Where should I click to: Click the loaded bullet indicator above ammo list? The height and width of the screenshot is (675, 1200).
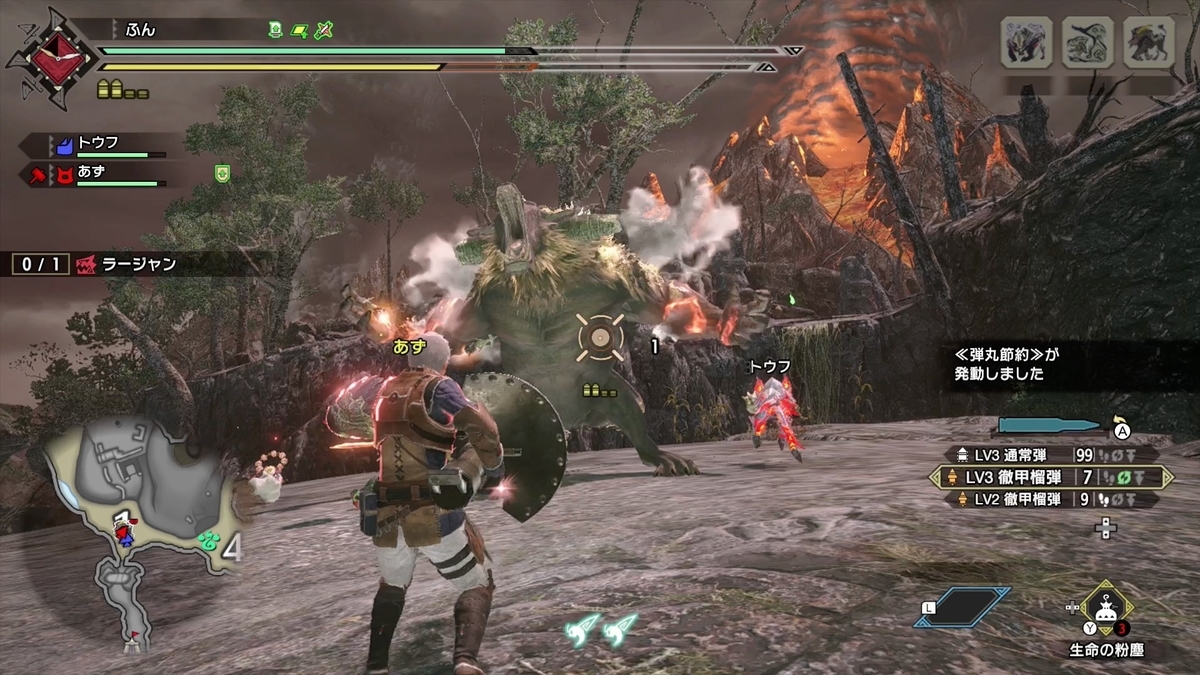pyautogui.click(x=1050, y=427)
